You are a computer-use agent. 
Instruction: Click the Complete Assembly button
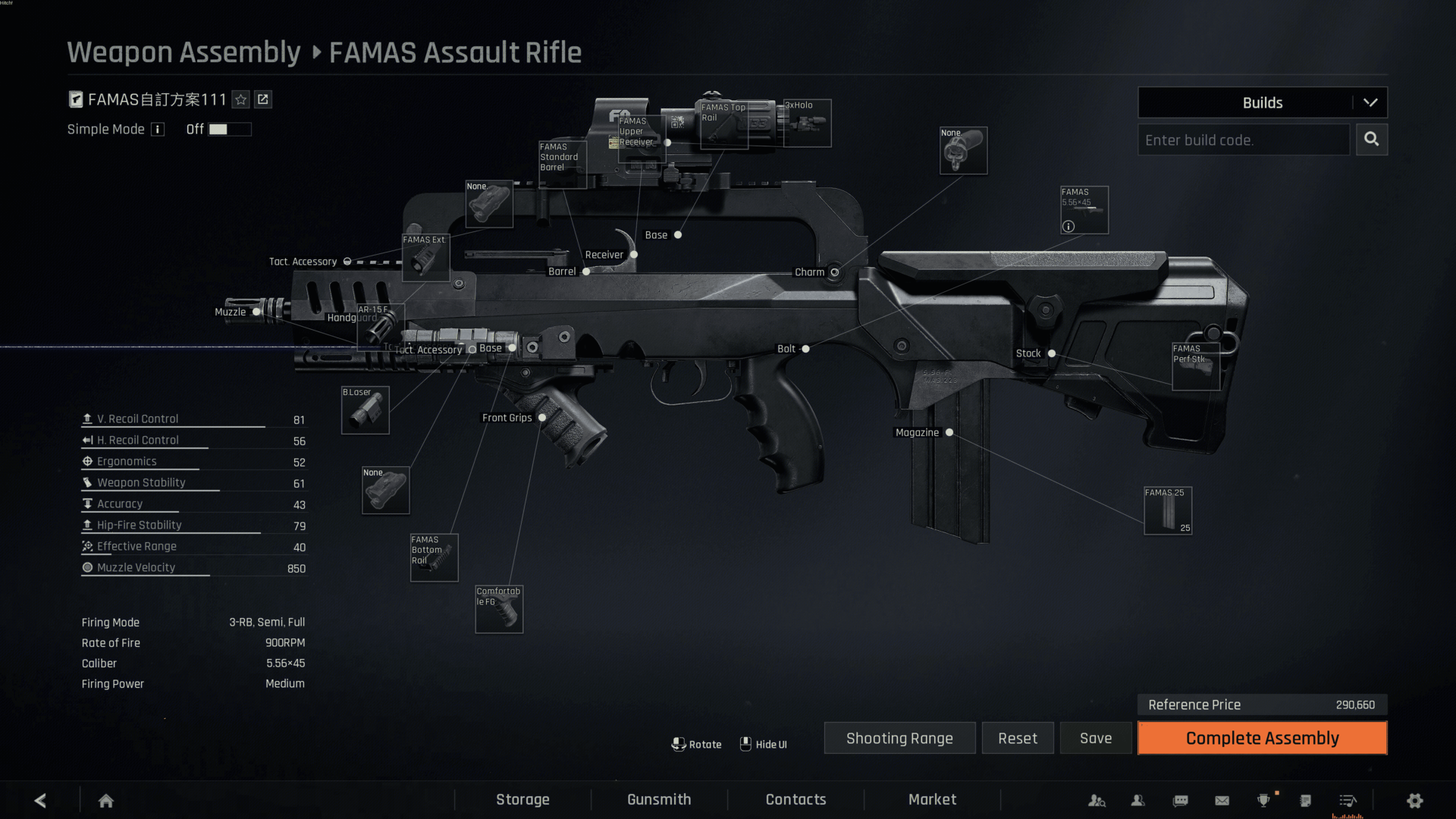click(x=1262, y=738)
